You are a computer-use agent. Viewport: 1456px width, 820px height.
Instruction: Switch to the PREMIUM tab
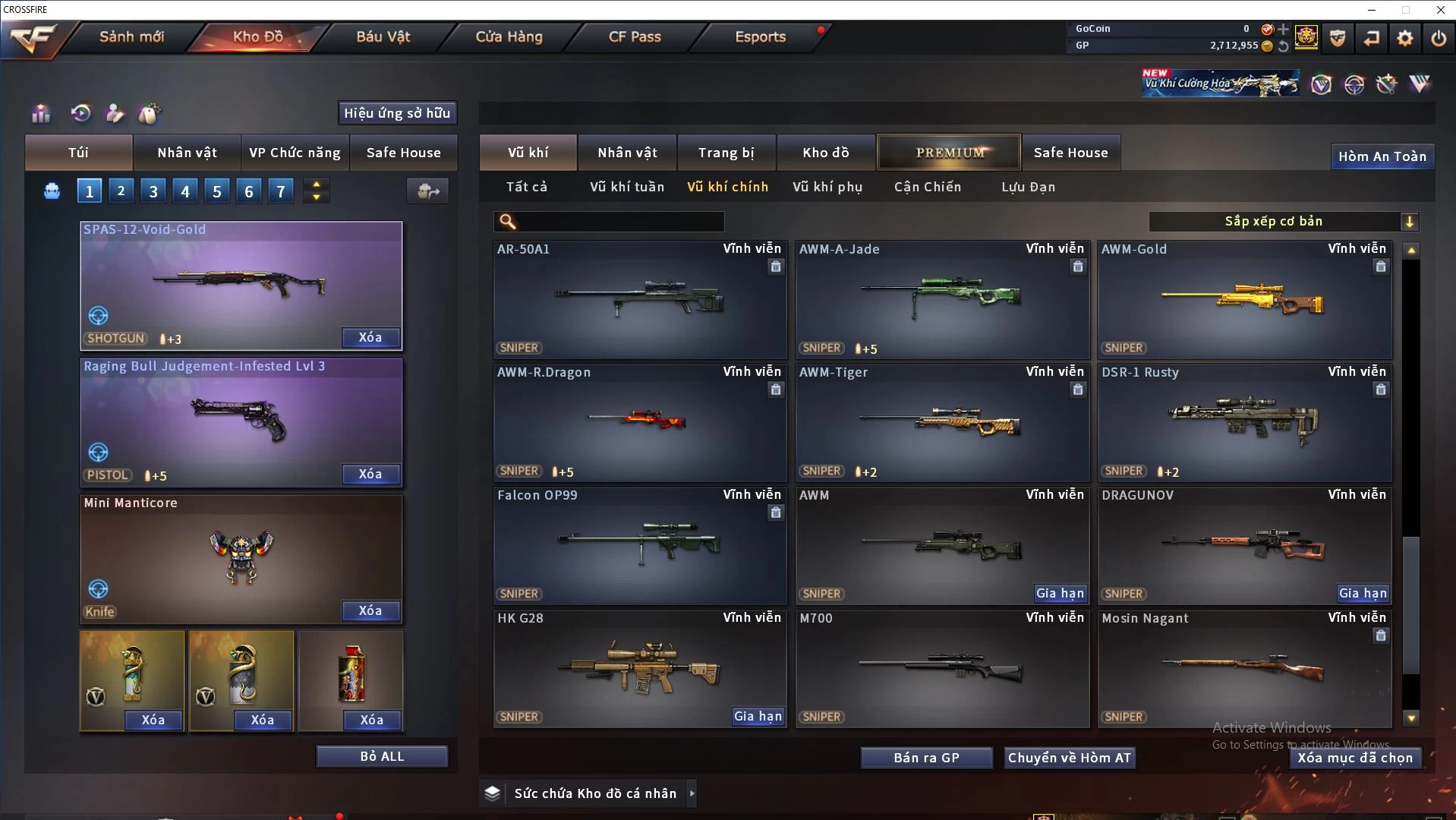point(950,153)
